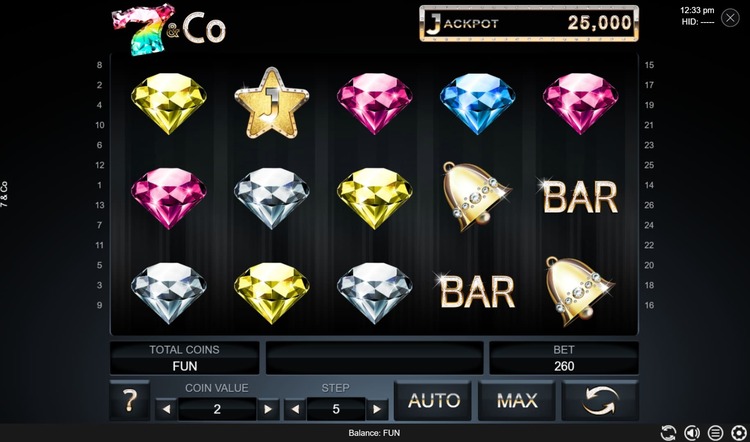This screenshot has width=750, height=442.
Task: Set the MAX bet
Action: [x=516, y=401]
